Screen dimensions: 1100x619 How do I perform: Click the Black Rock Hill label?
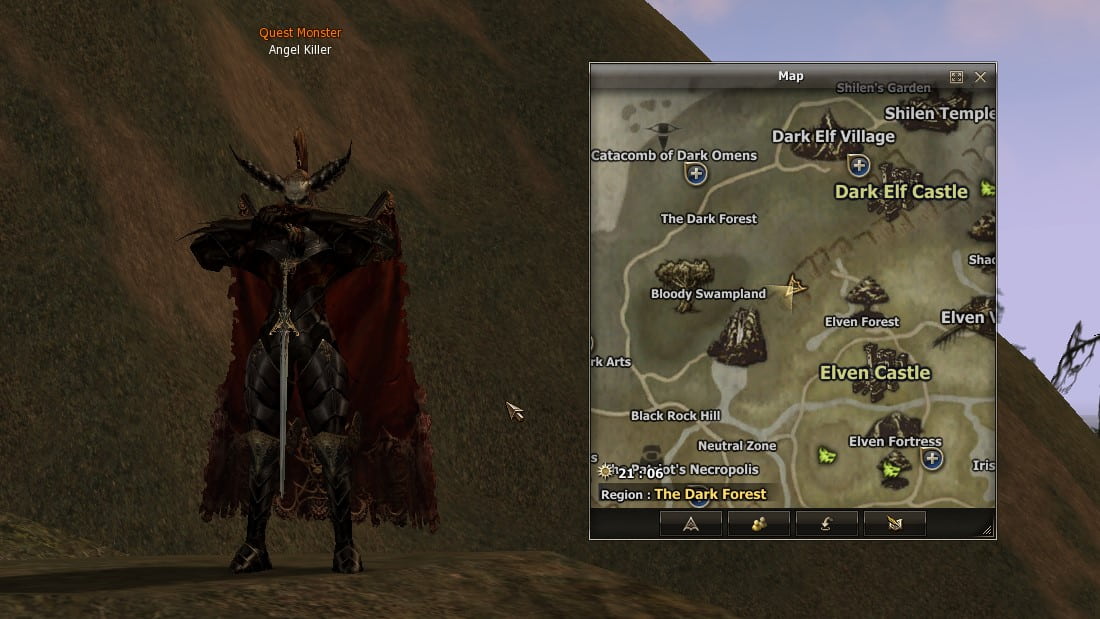[675, 416]
